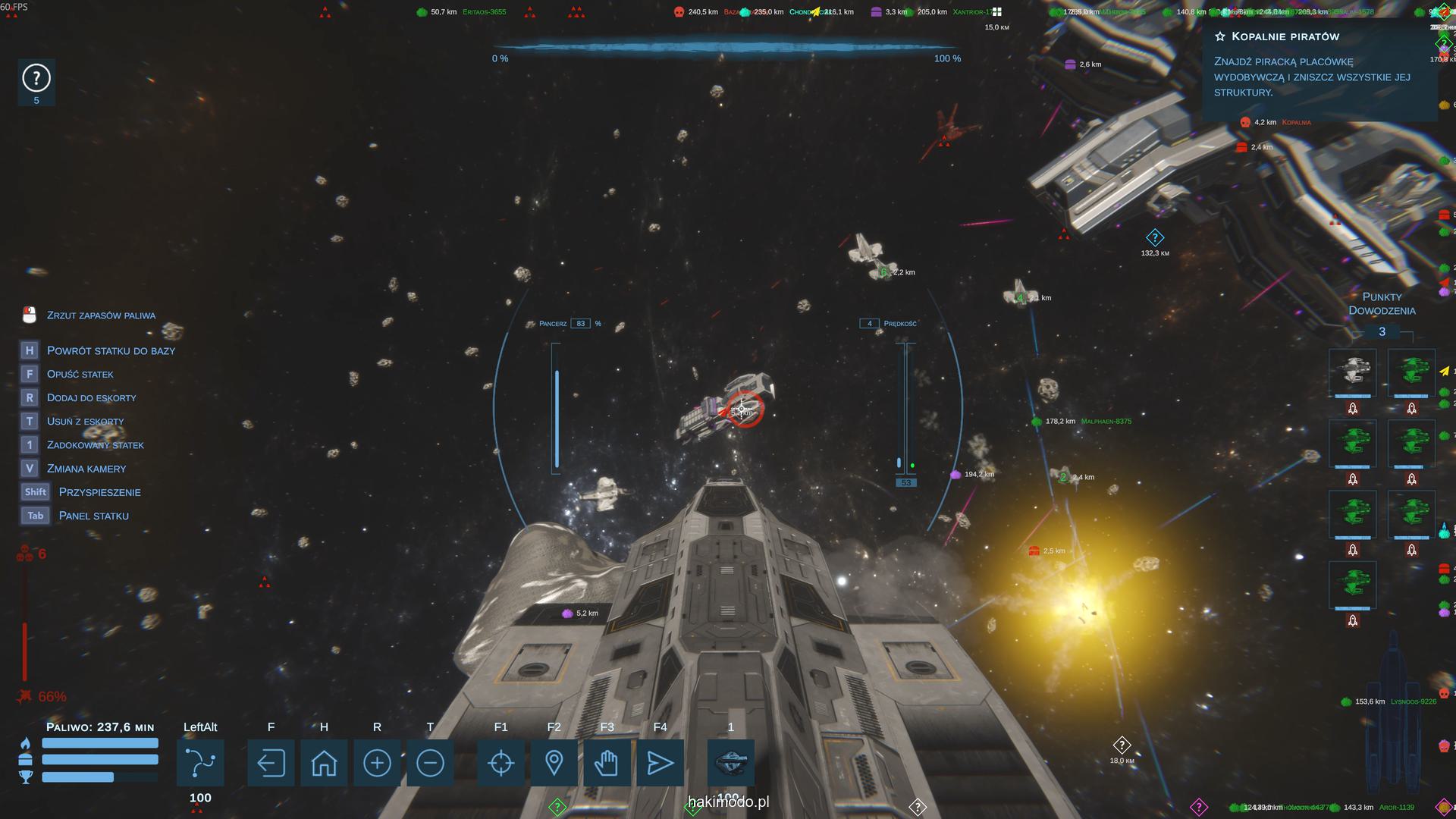Select the crosshair target command button
Viewport: 1456px width, 819px height.
click(x=500, y=763)
